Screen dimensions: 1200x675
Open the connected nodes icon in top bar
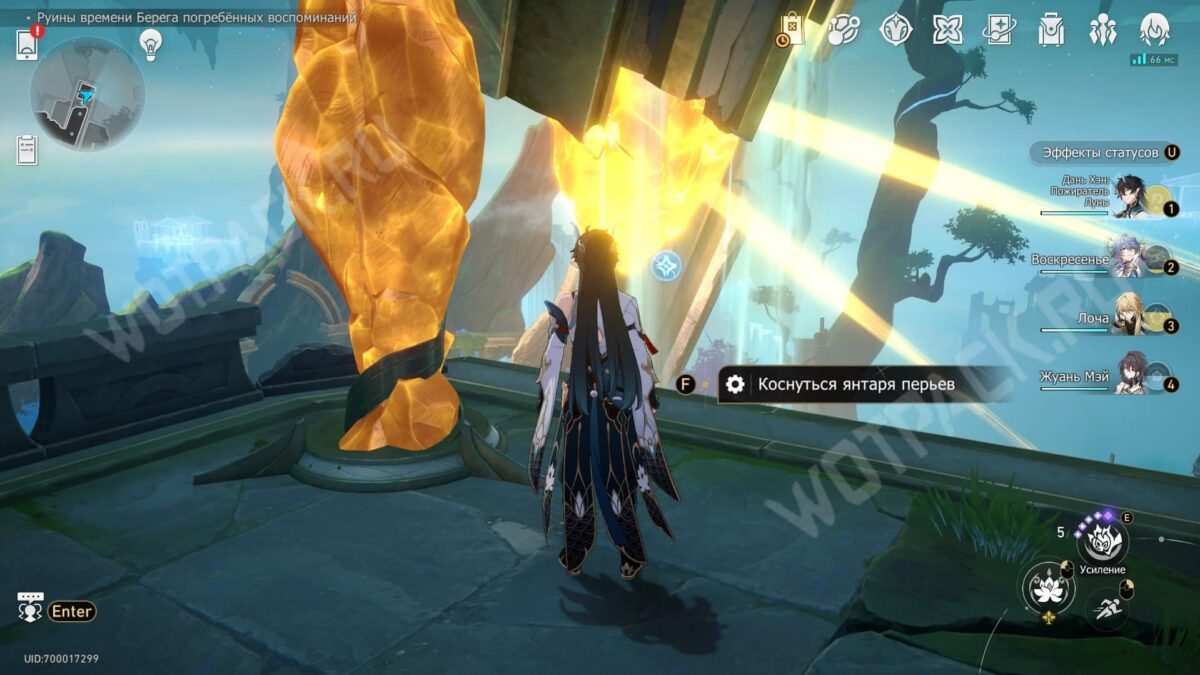[843, 30]
